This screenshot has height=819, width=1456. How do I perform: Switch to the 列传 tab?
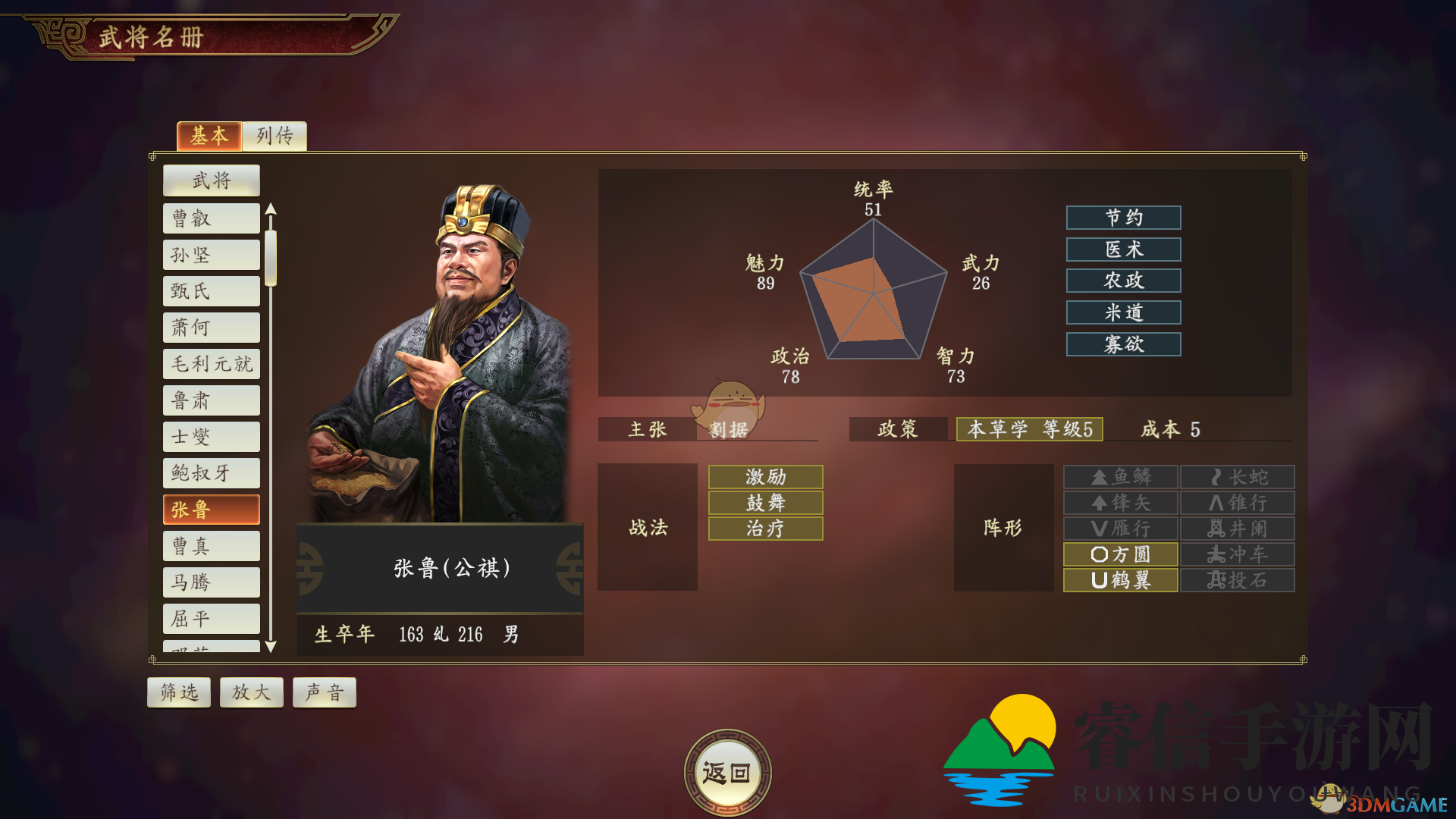point(274,136)
